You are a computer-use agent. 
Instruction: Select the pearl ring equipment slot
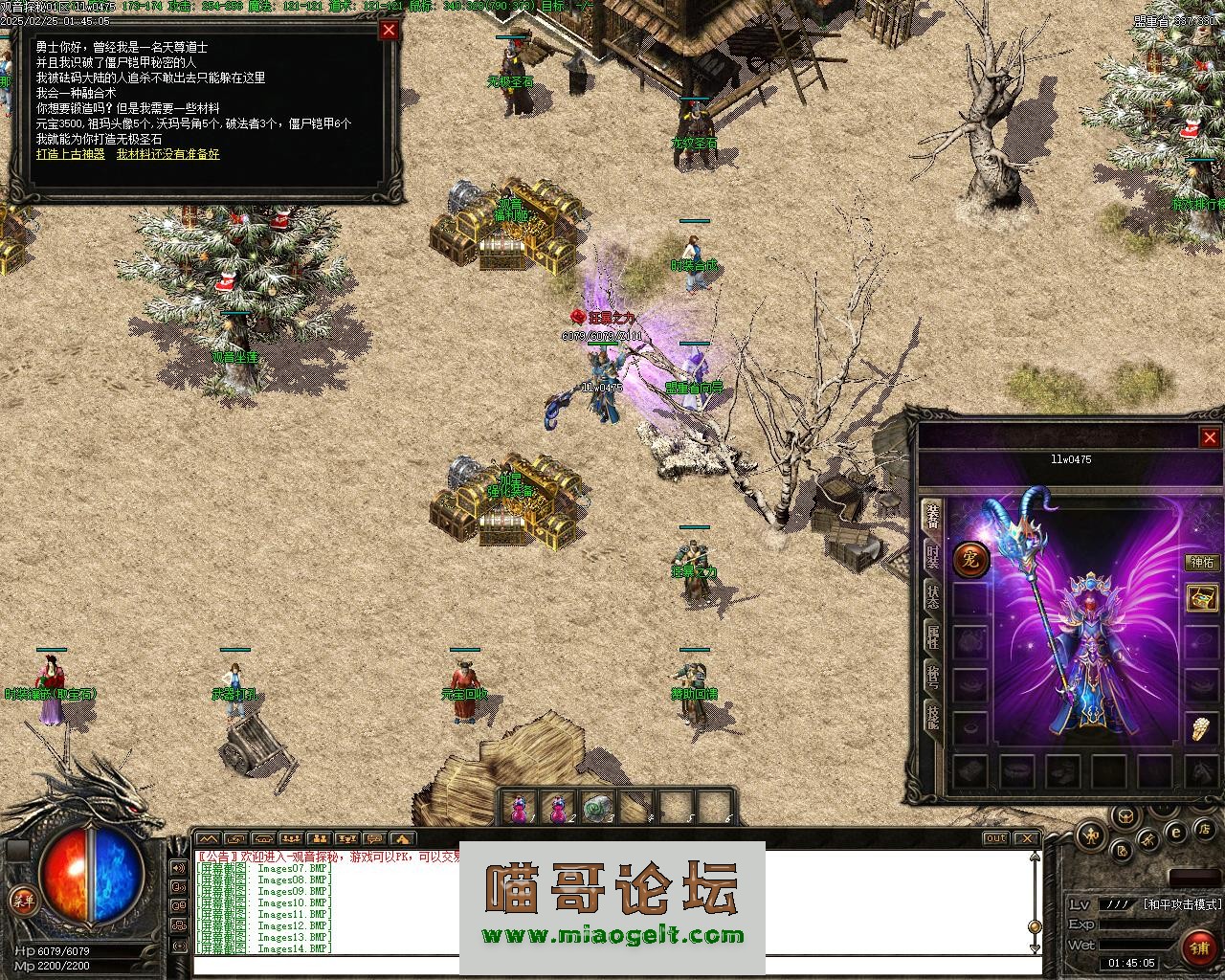pos(1202,729)
